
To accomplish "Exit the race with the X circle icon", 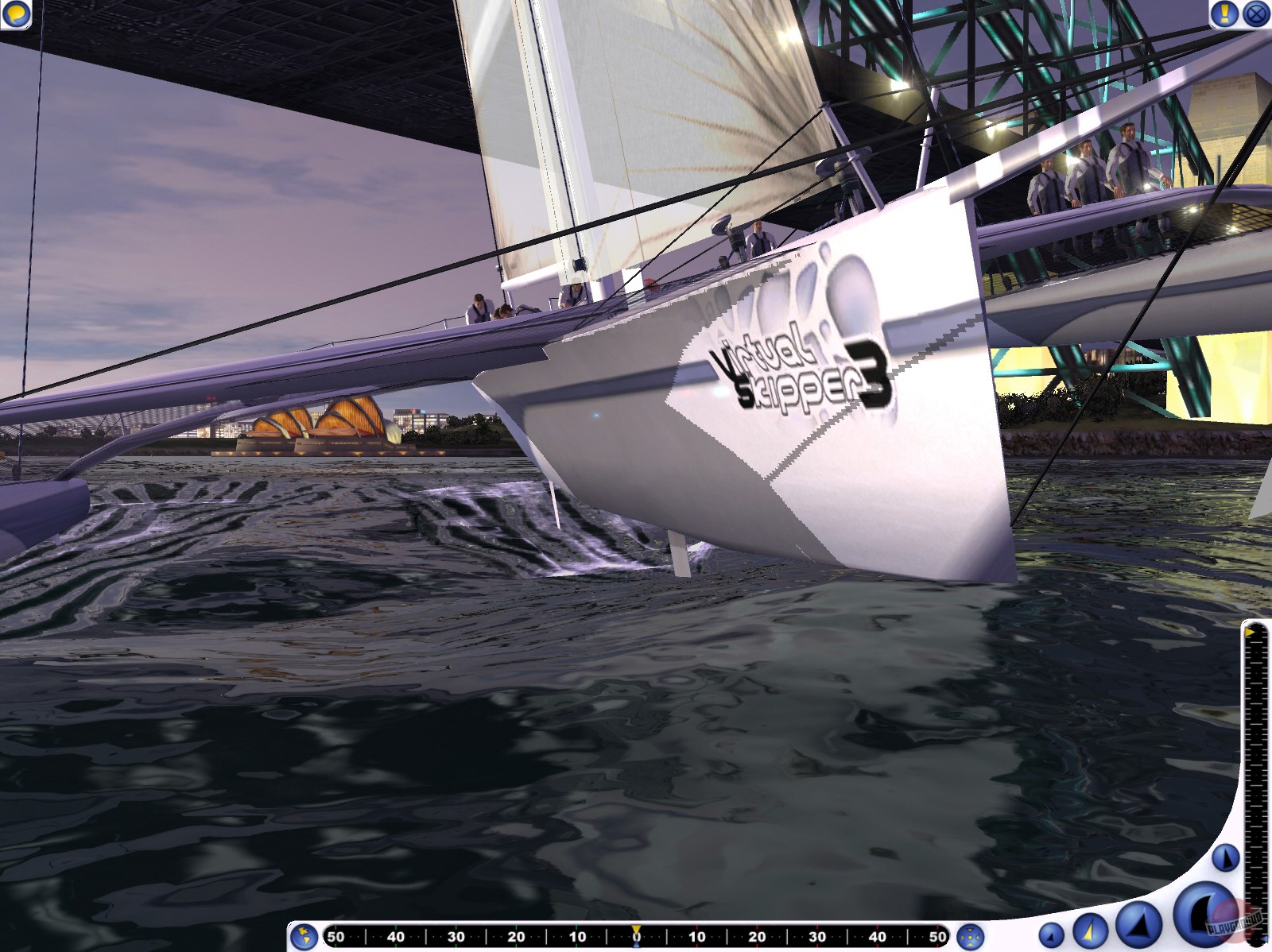I will (x=1255, y=14).
